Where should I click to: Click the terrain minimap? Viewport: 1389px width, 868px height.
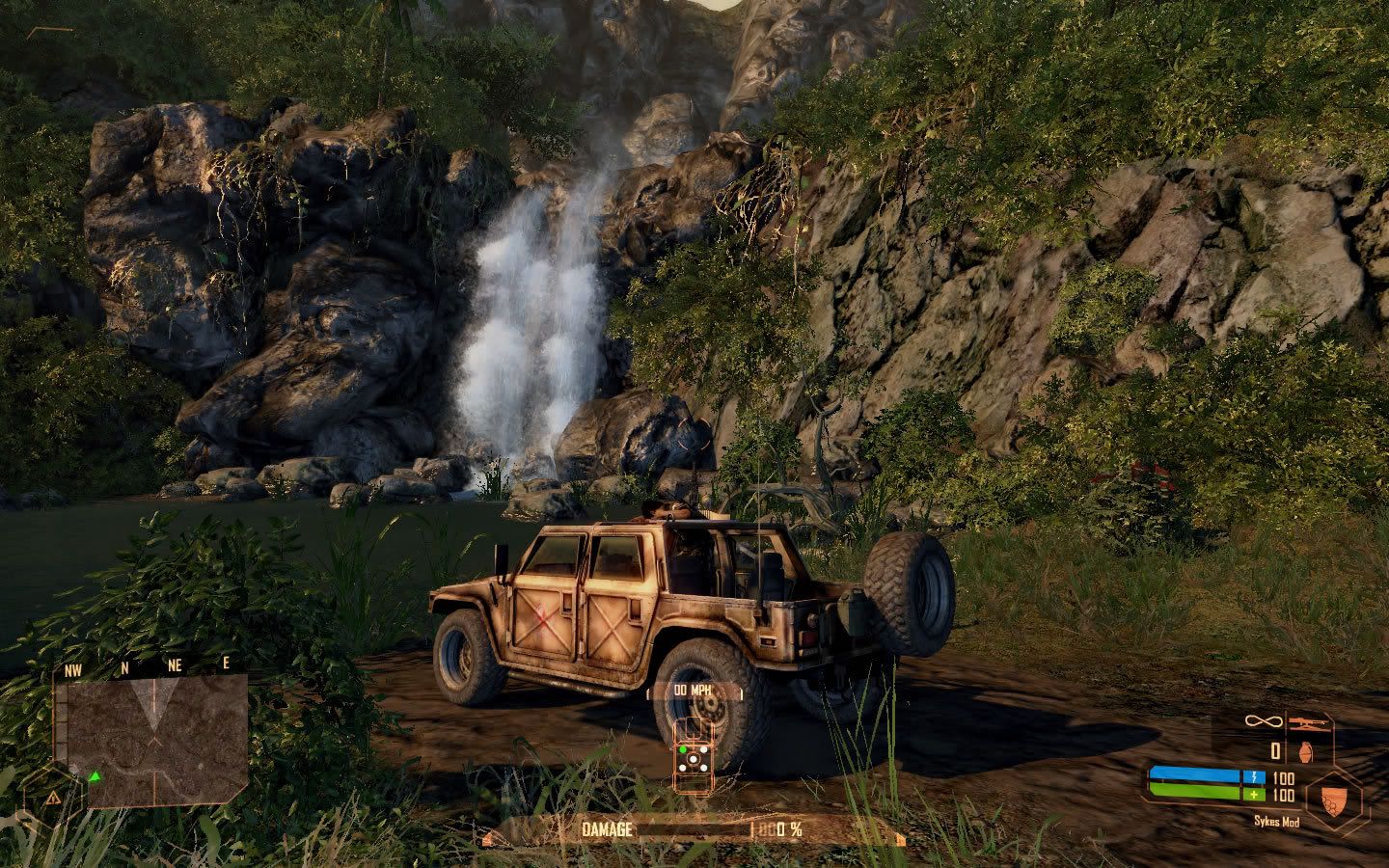point(154,739)
